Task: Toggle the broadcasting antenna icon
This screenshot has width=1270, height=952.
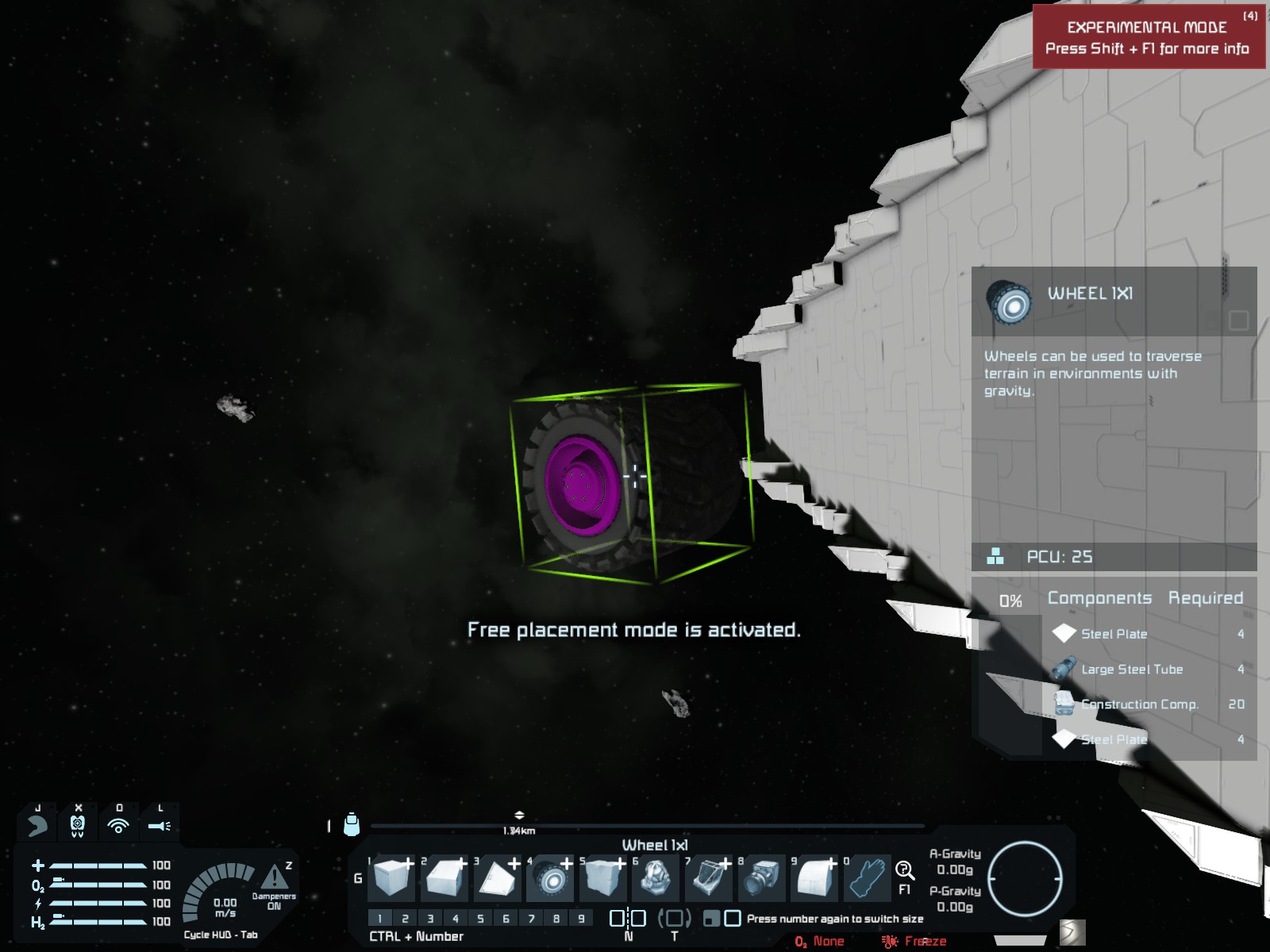Action: 118,826
